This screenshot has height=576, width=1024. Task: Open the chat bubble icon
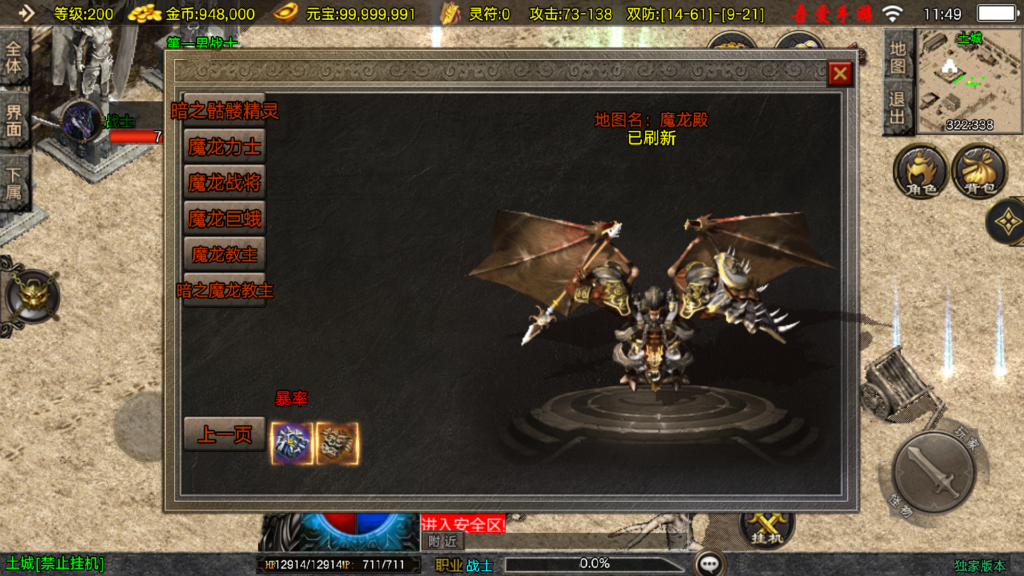710,564
